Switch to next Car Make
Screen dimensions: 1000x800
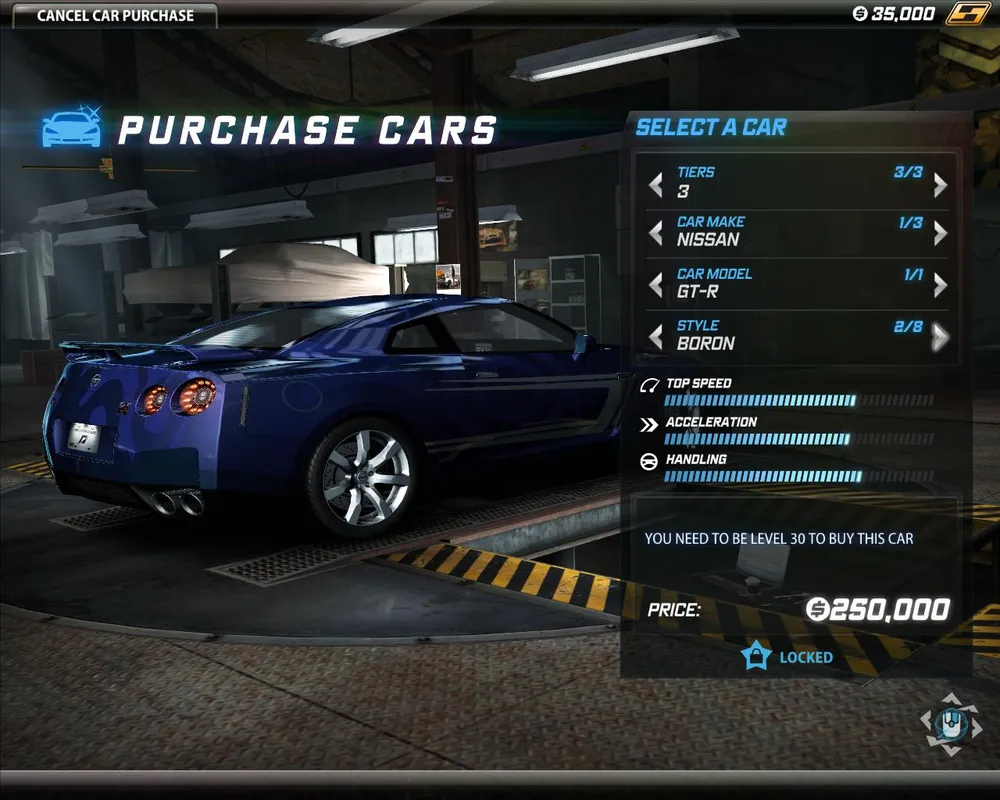click(x=940, y=233)
